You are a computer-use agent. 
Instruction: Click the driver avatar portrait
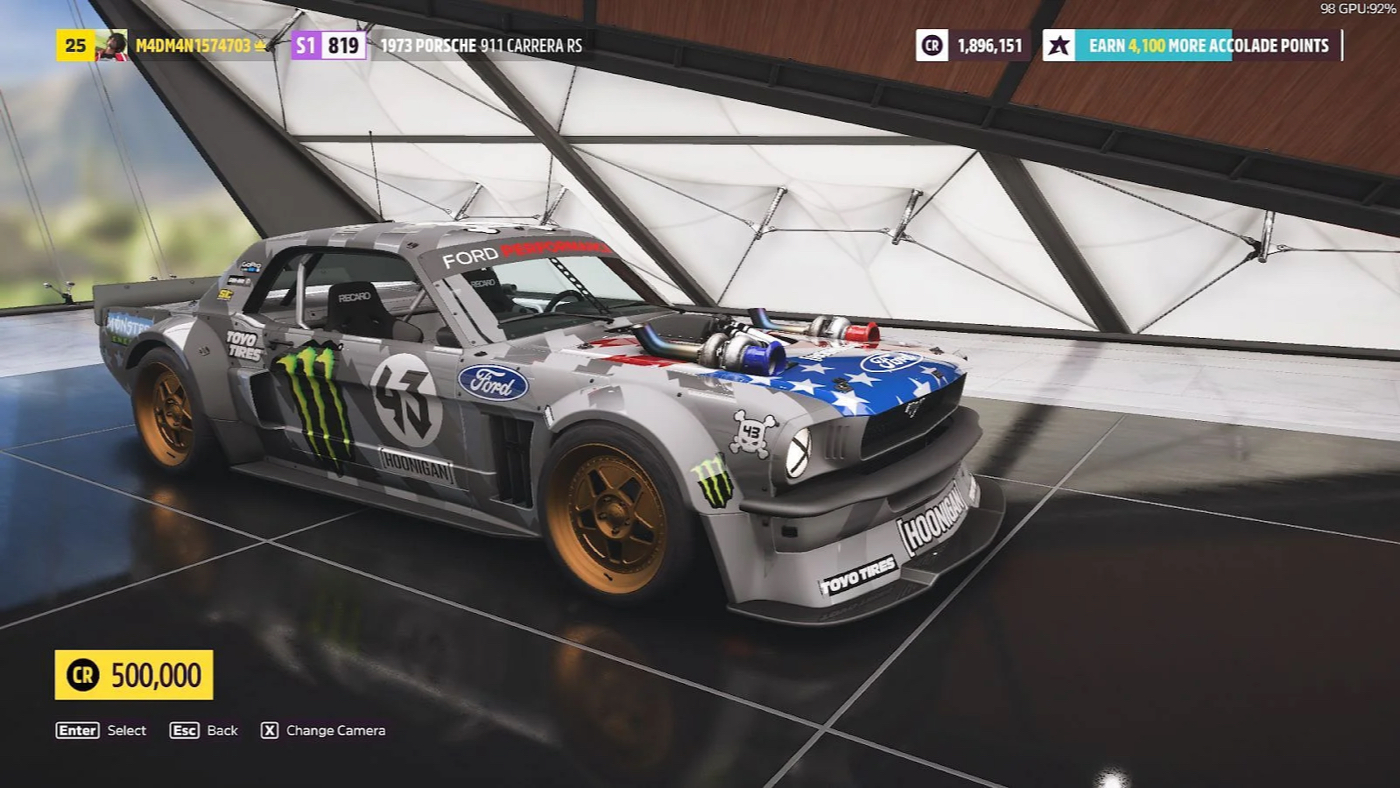(x=110, y=45)
